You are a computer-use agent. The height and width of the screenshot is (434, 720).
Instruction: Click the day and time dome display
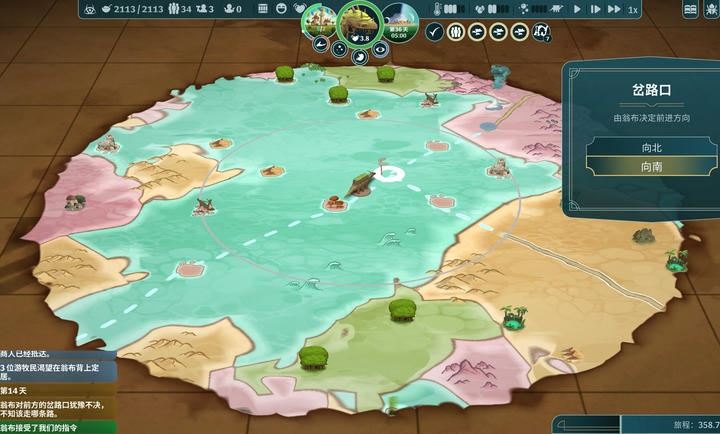click(398, 20)
